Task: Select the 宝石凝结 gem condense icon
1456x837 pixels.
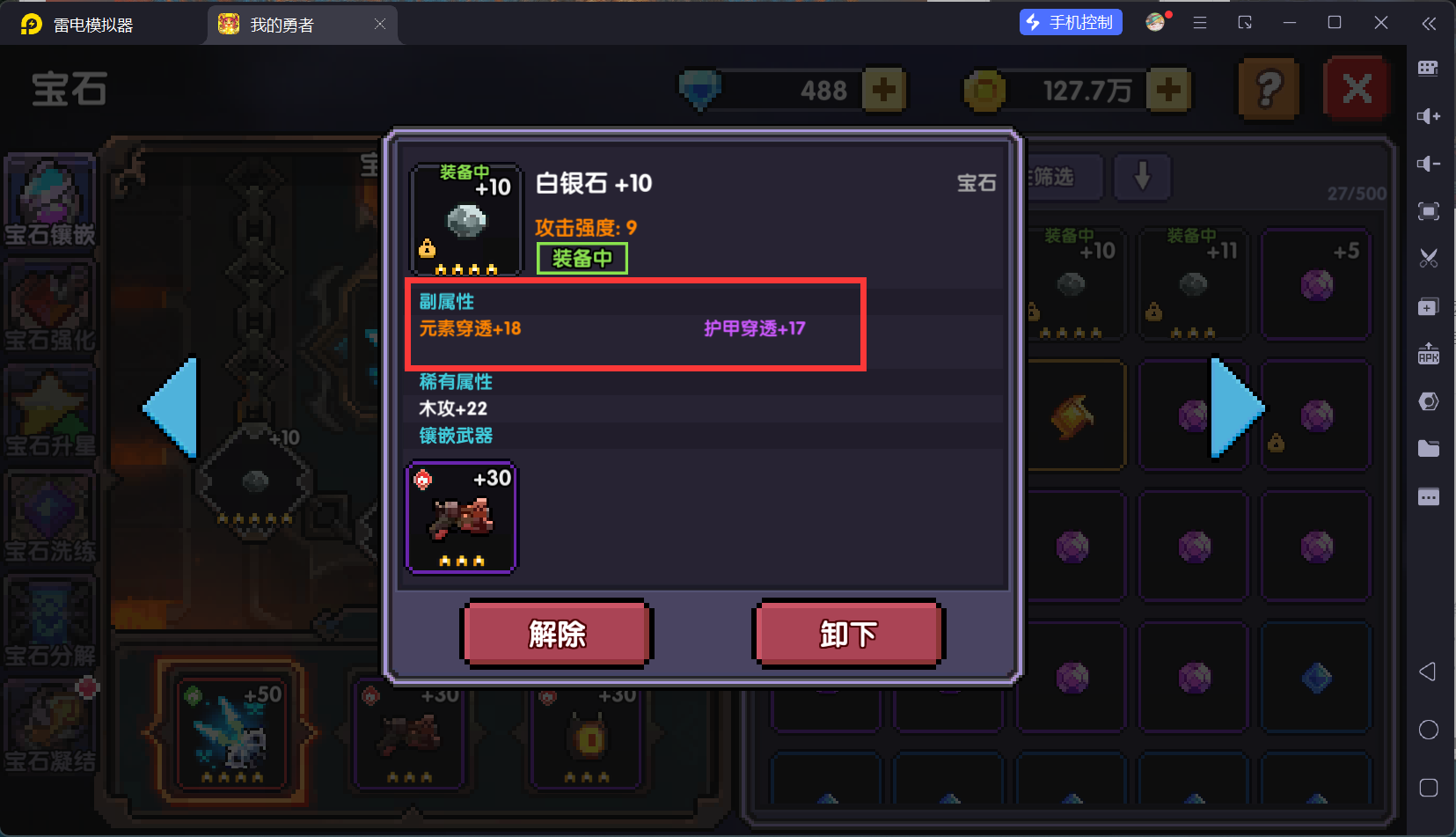Action: click(49, 726)
